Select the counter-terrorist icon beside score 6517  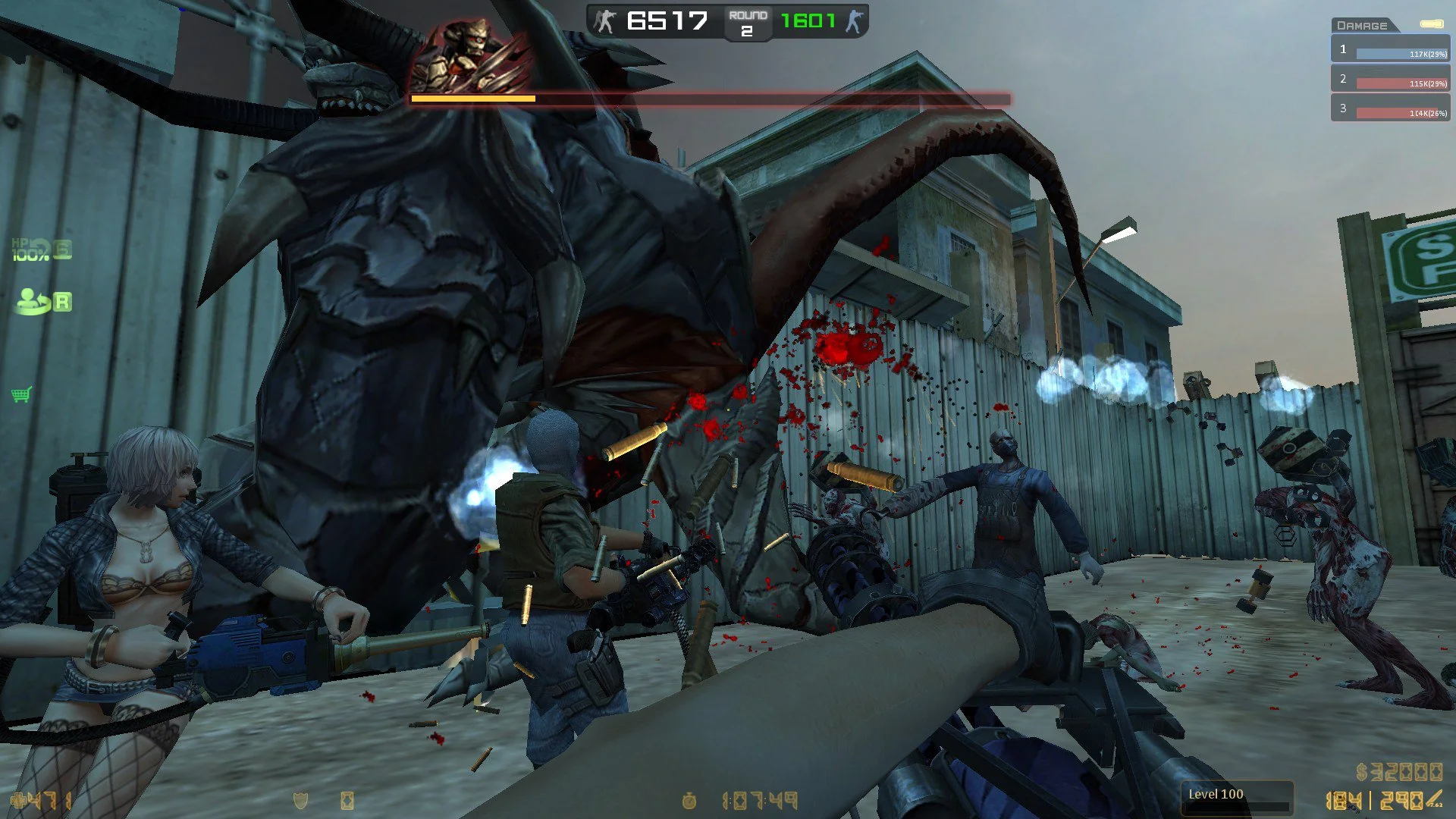[603, 20]
